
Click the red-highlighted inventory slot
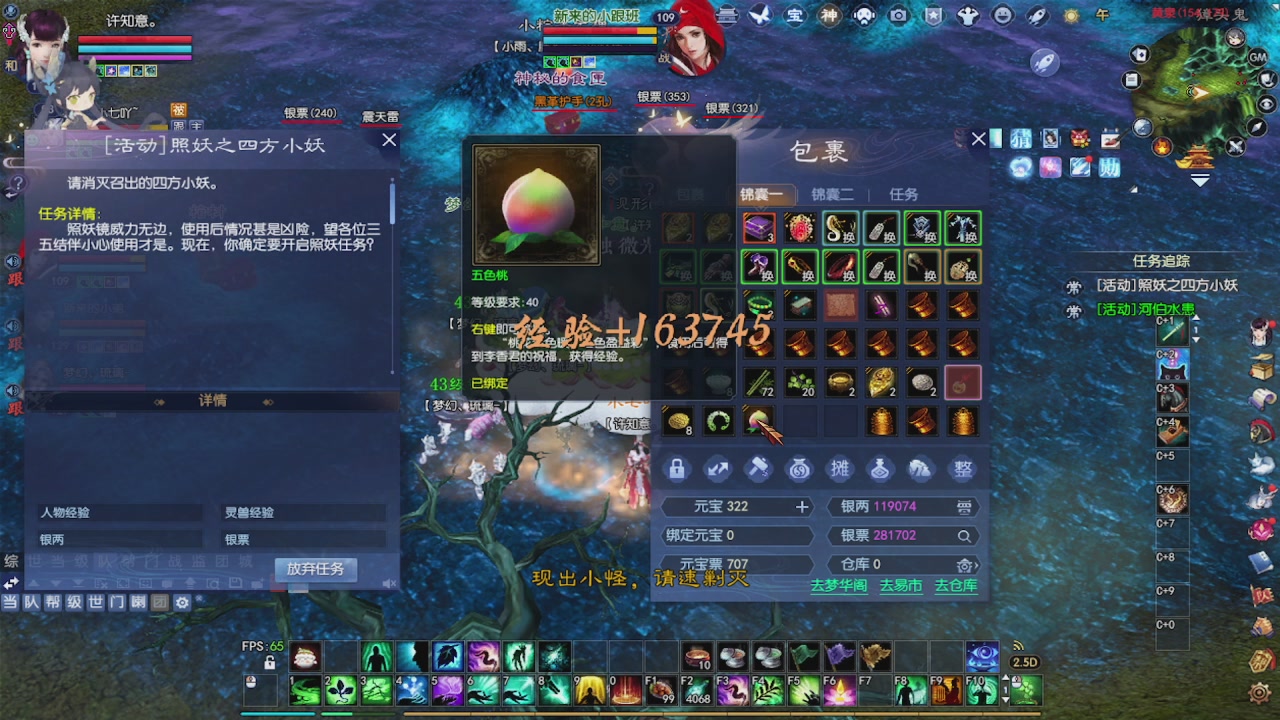961,382
